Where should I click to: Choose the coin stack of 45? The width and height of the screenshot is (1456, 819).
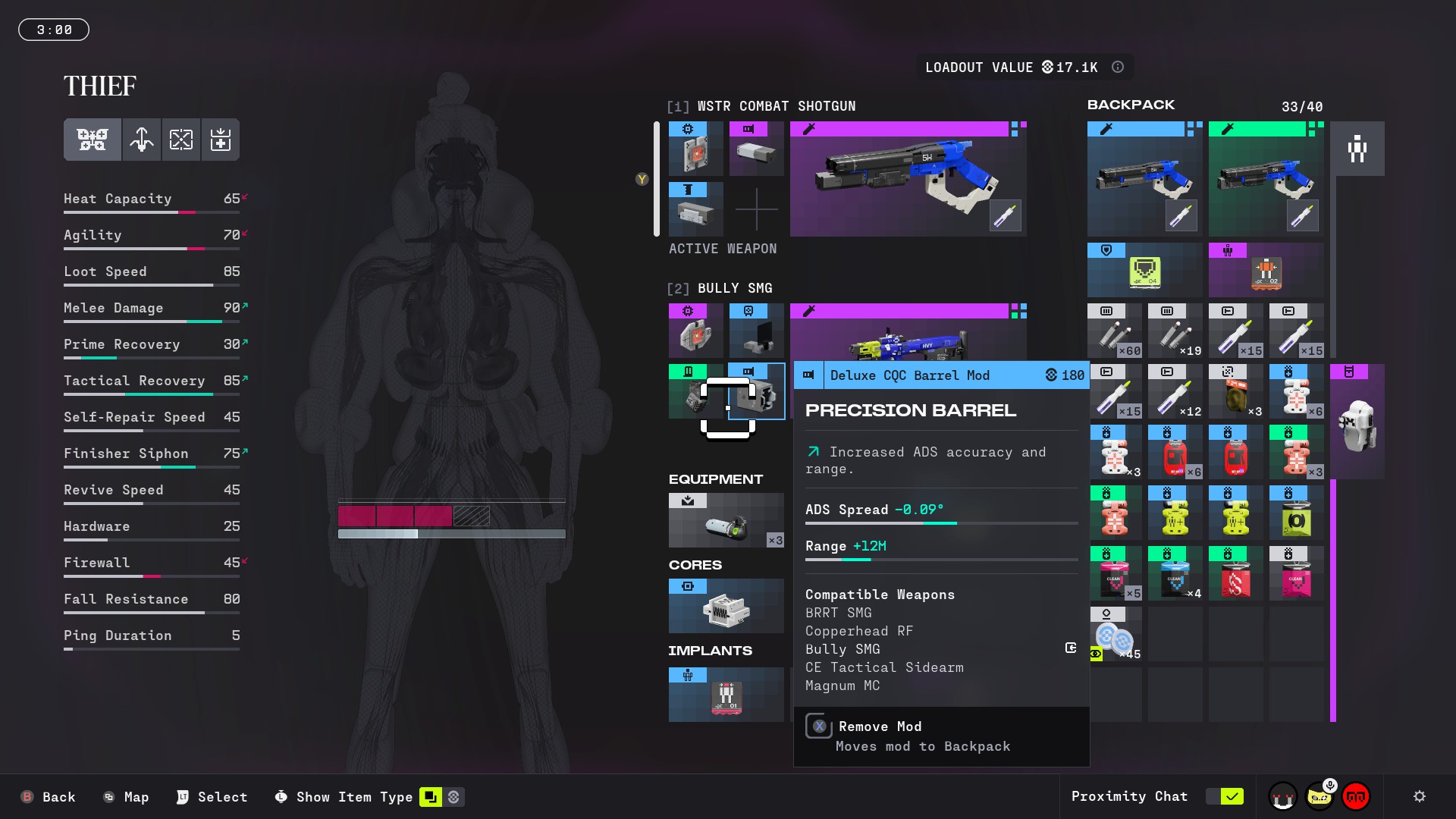pyautogui.click(x=1114, y=635)
